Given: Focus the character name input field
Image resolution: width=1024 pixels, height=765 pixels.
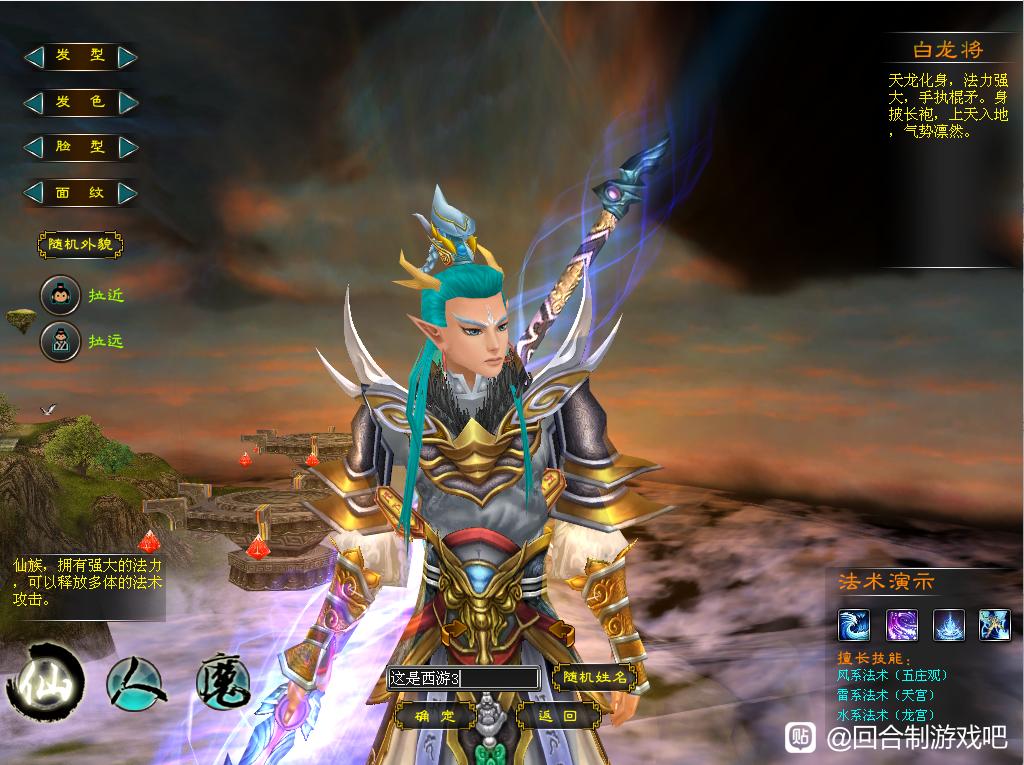Looking at the screenshot, I should (x=464, y=678).
